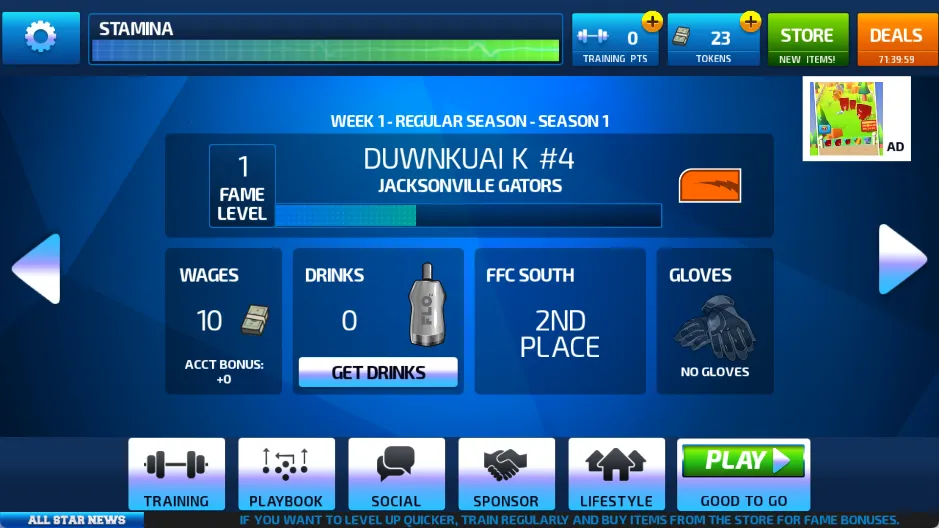The width and height of the screenshot is (939, 528).
Task: Click the orange Gators team logo
Action: pyautogui.click(x=710, y=185)
